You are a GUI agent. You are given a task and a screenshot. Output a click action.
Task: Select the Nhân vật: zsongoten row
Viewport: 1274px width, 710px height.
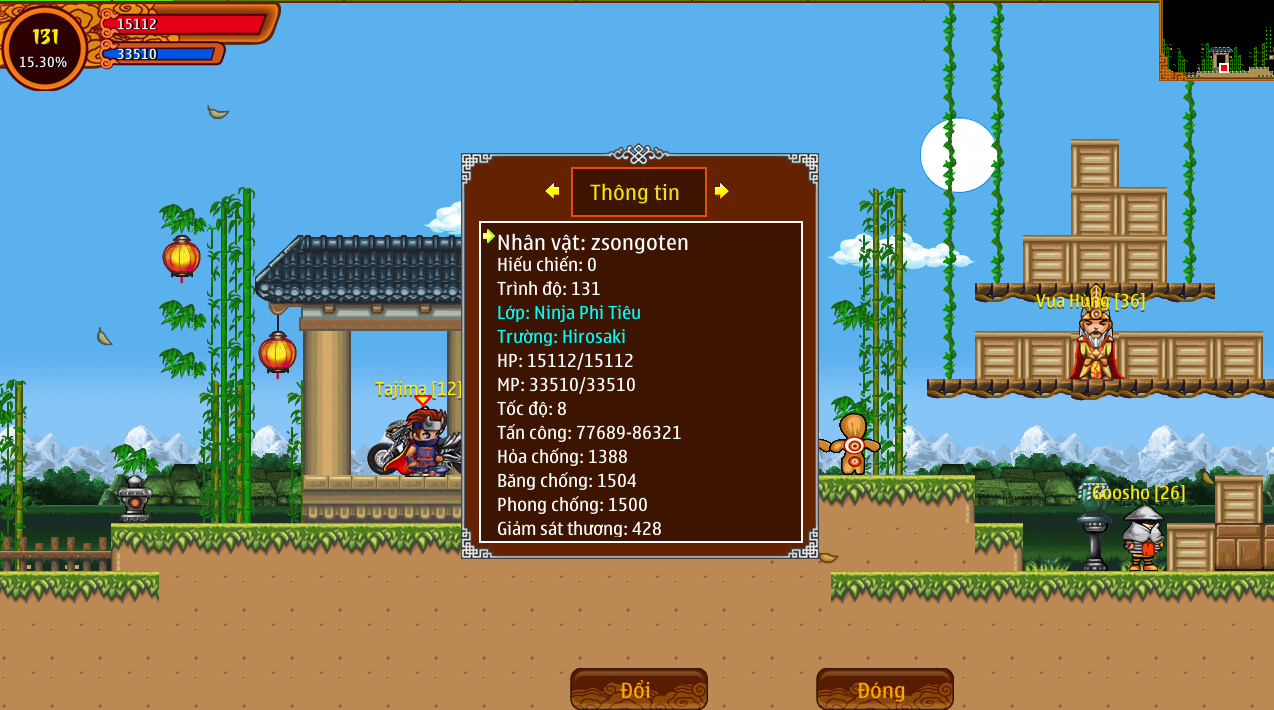click(593, 242)
